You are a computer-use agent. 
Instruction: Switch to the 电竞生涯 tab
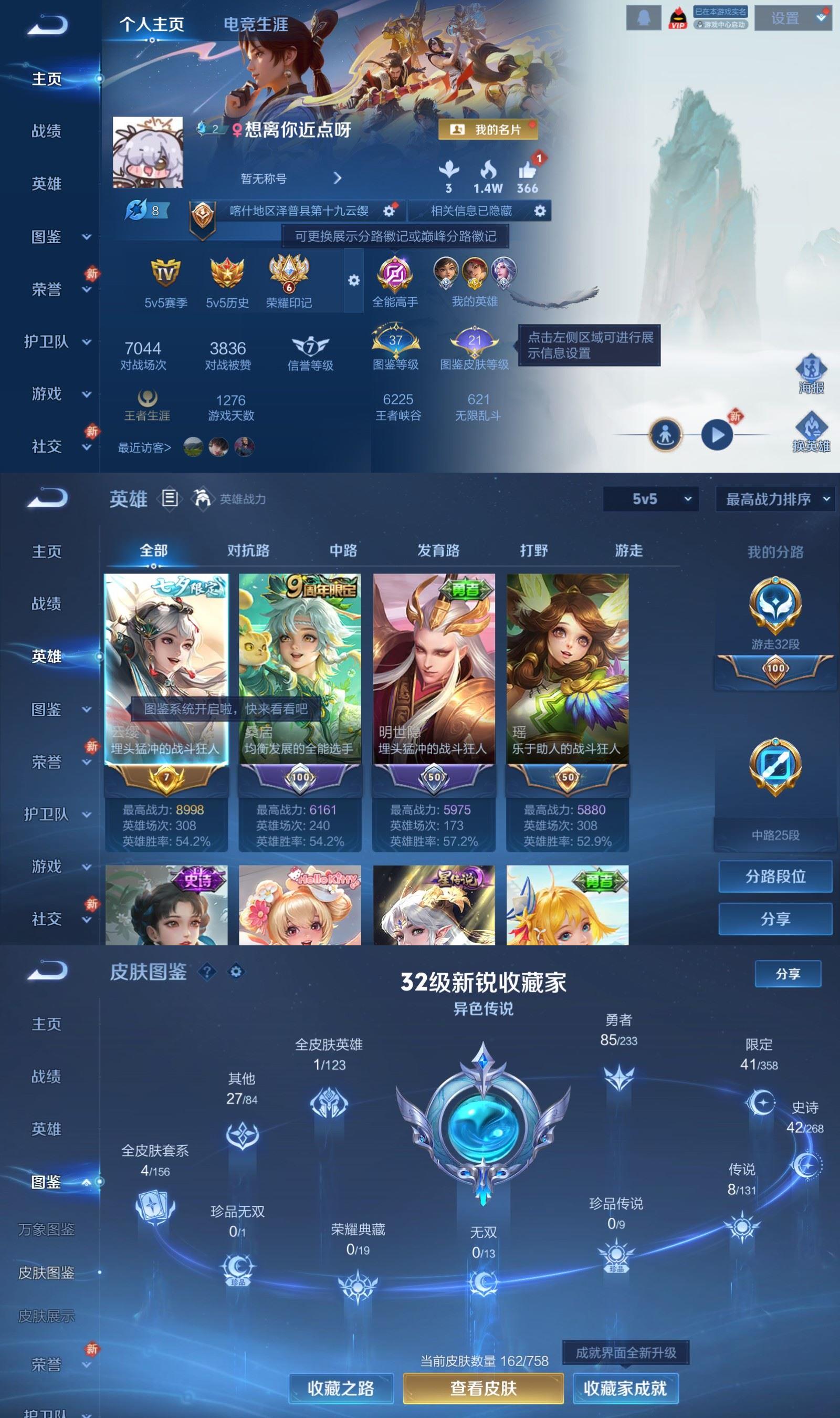point(256,25)
